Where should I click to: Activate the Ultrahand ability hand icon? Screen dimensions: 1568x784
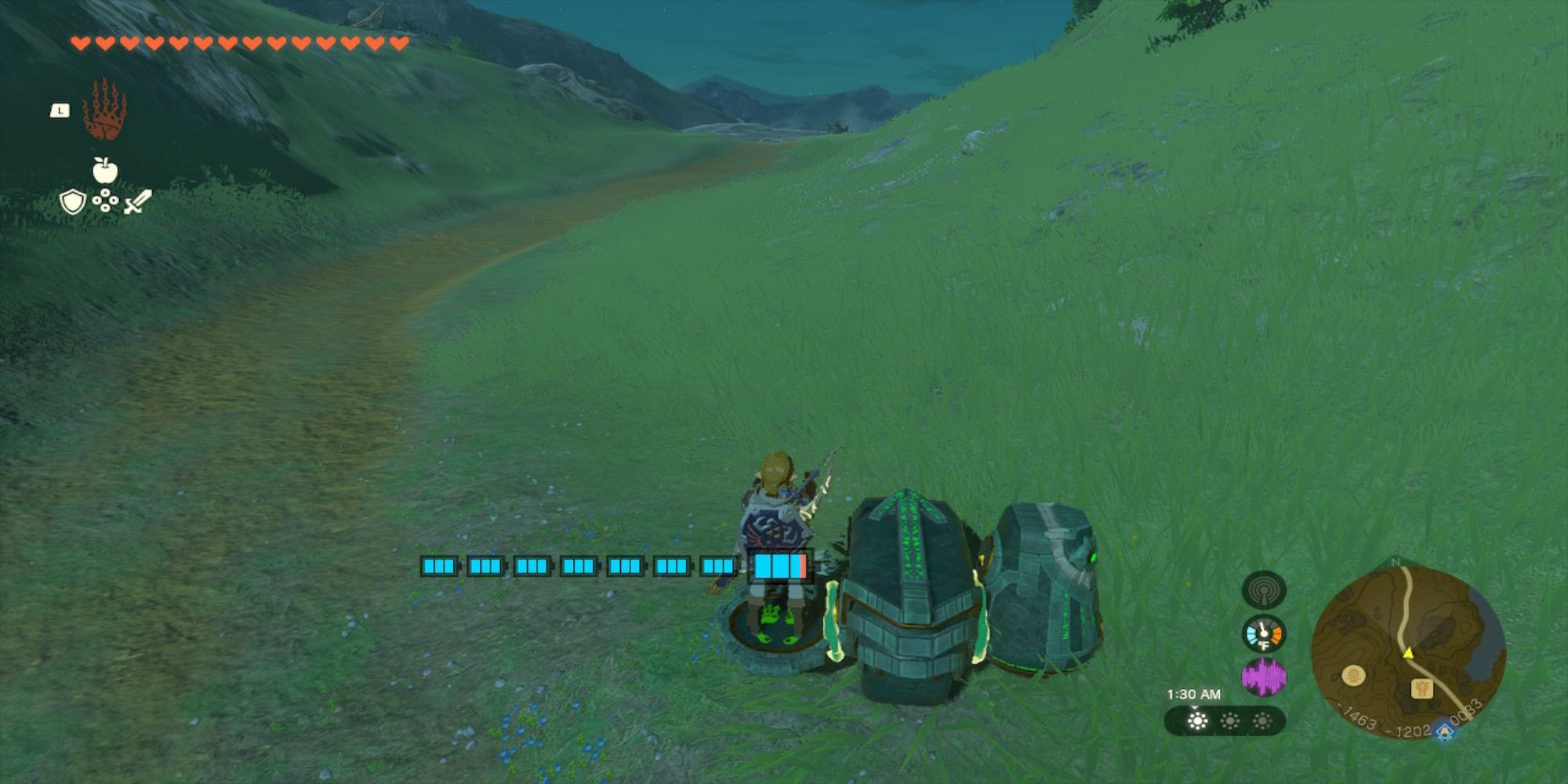[x=104, y=110]
